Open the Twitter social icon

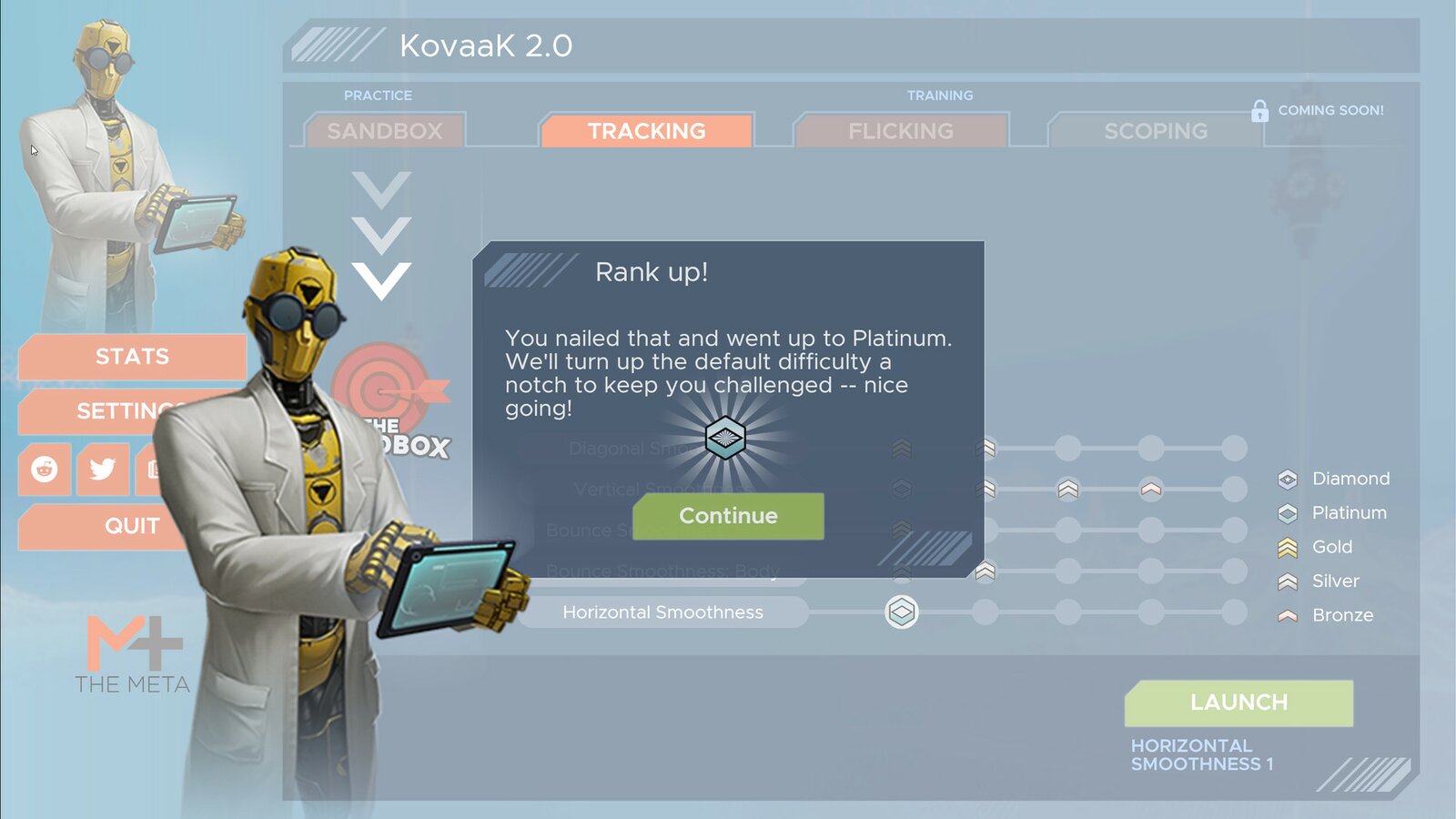pyautogui.click(x=102, y=470)
